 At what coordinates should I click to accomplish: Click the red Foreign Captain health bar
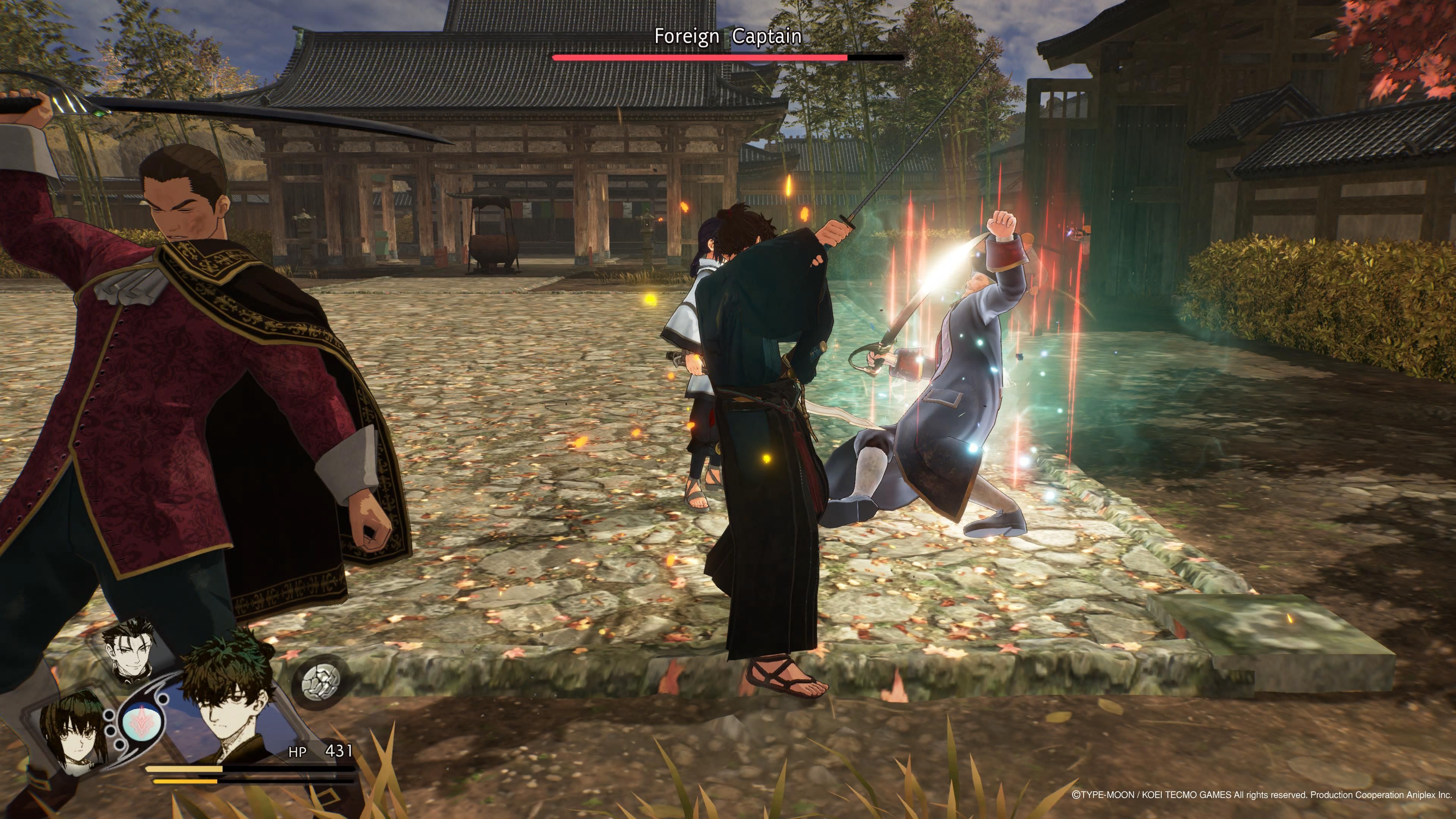(701, 56)
